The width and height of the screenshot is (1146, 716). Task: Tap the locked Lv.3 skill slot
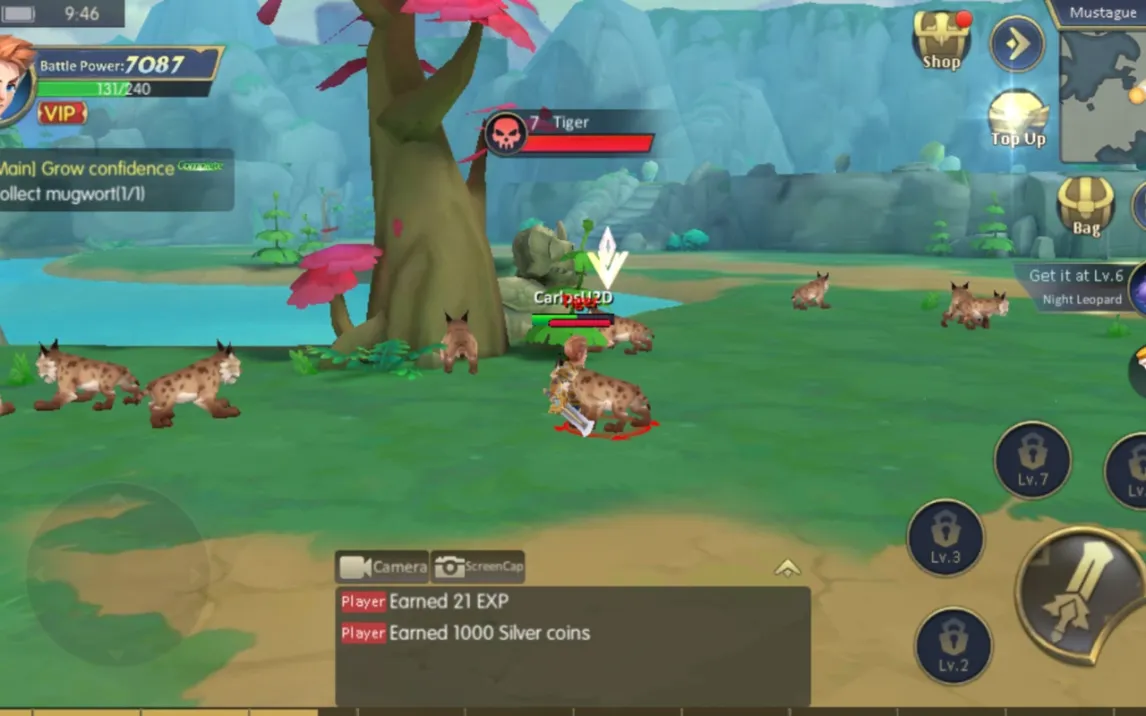(945, 537)
